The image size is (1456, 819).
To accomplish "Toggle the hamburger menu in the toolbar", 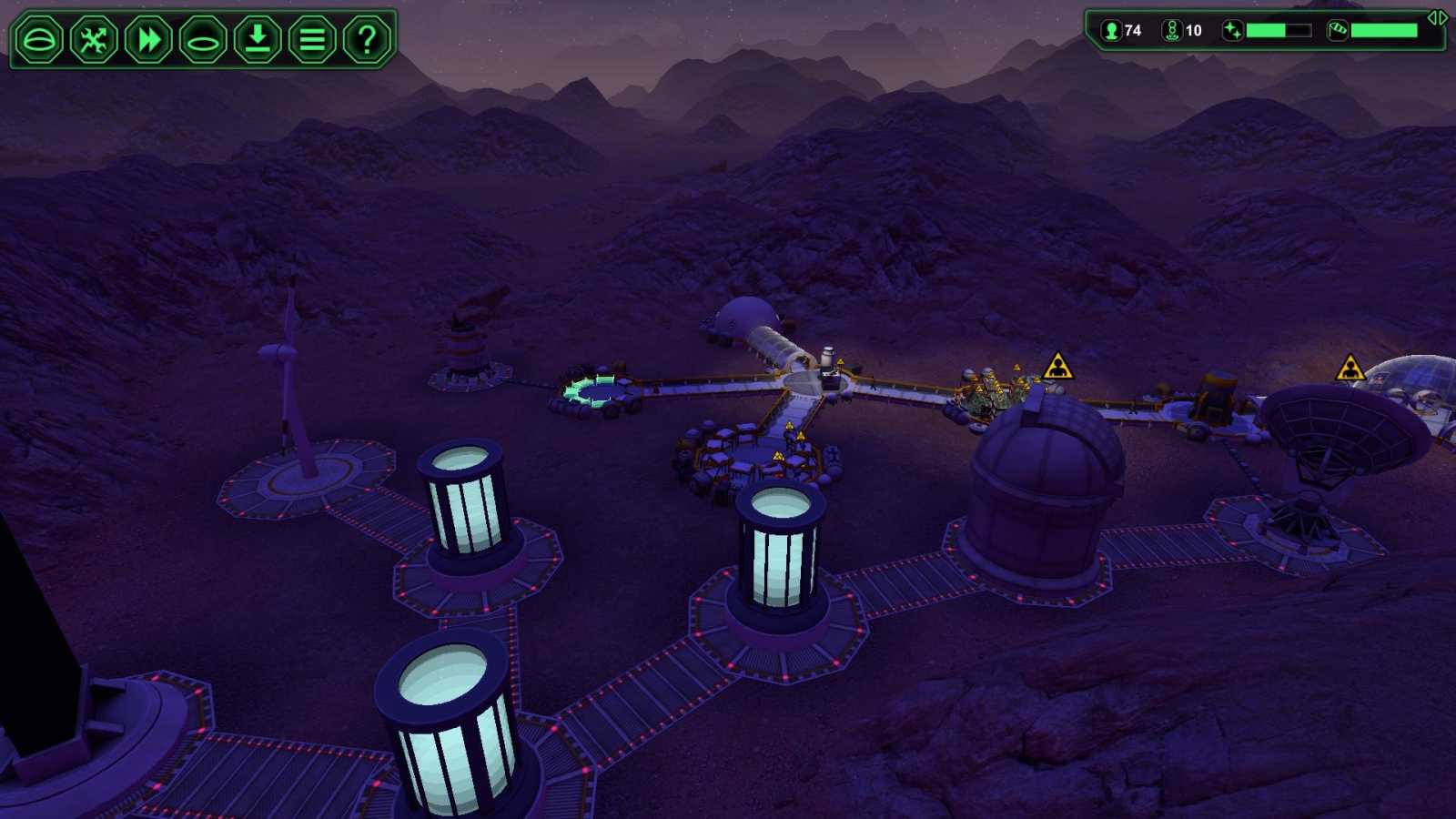I will coord(310,39).
